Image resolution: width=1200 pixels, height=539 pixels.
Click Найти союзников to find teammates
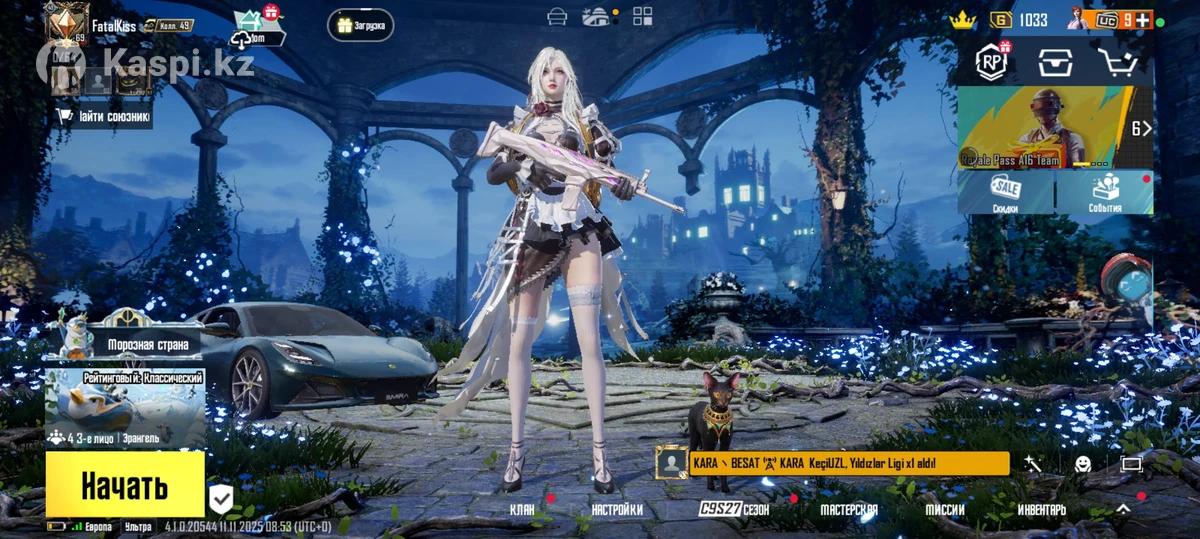click(x=104, y=117)
